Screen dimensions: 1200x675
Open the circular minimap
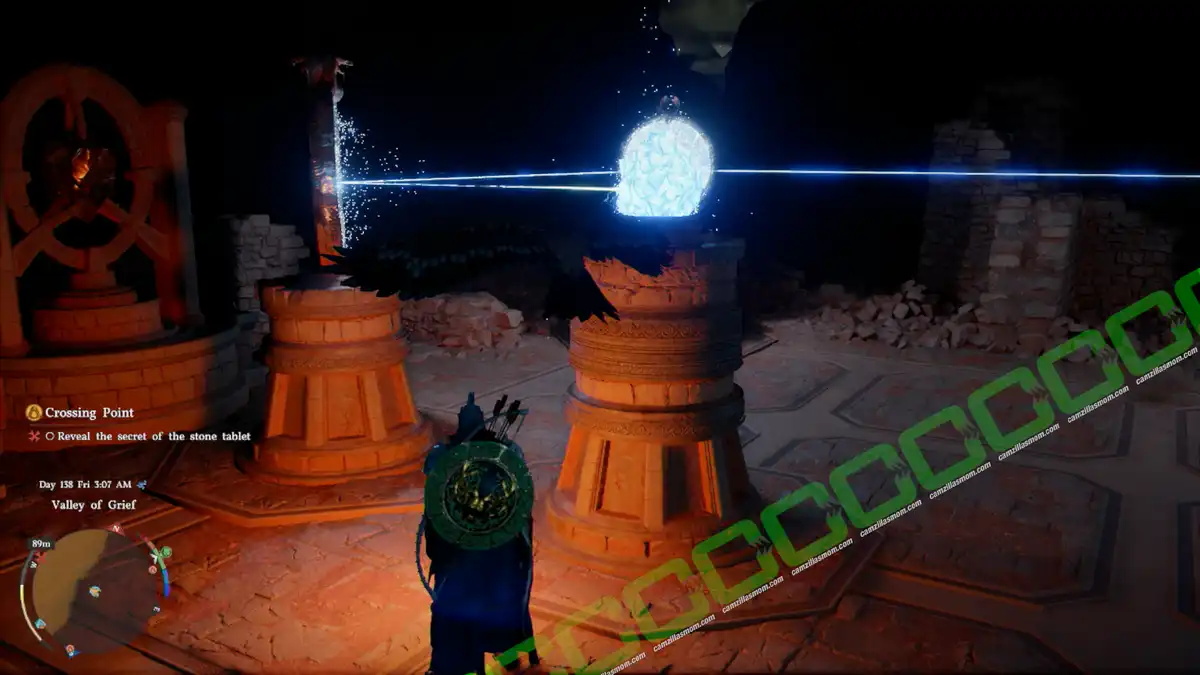click(92, 590)
